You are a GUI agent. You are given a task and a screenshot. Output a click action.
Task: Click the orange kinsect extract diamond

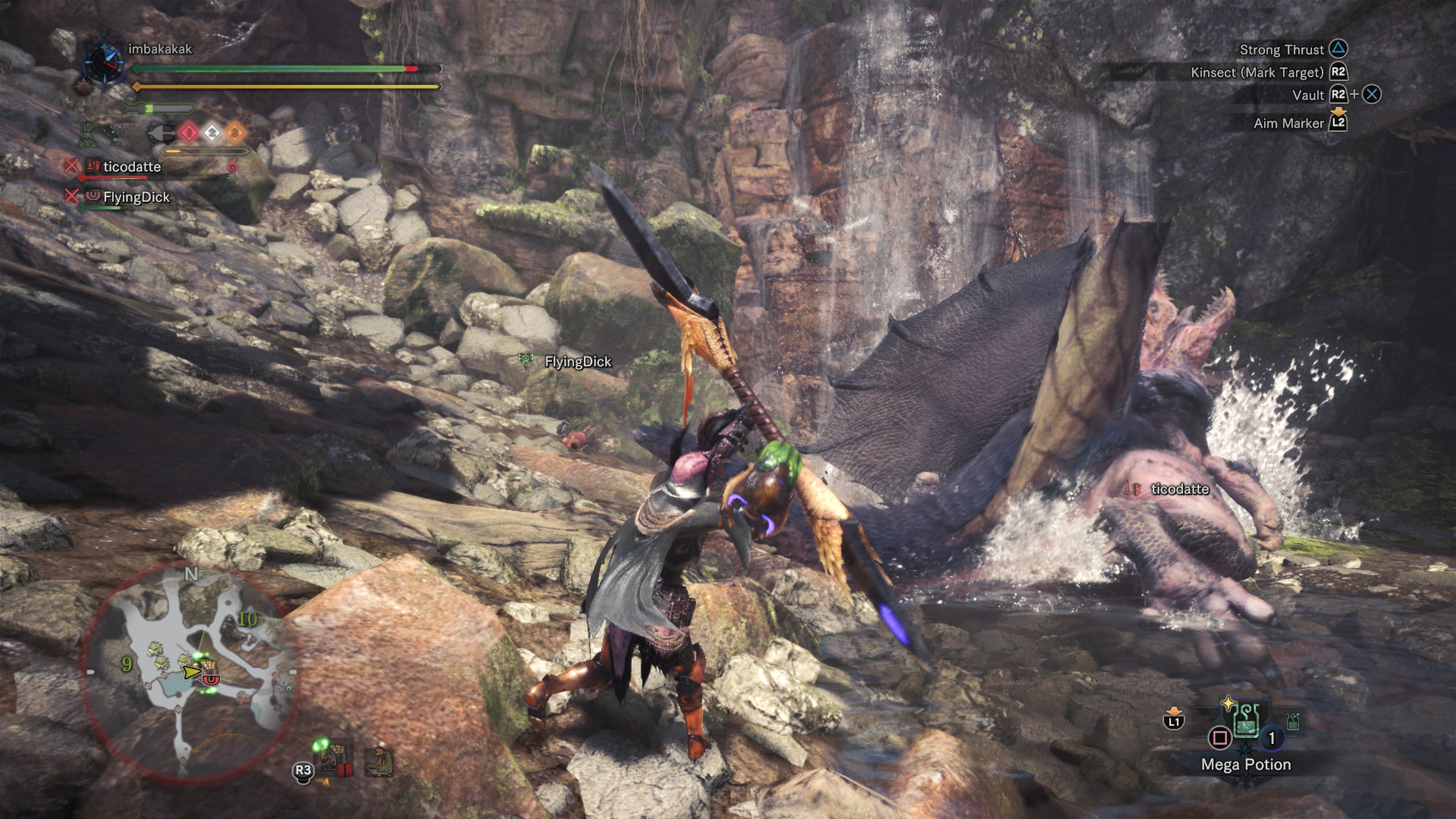click(x=235, y=133)
